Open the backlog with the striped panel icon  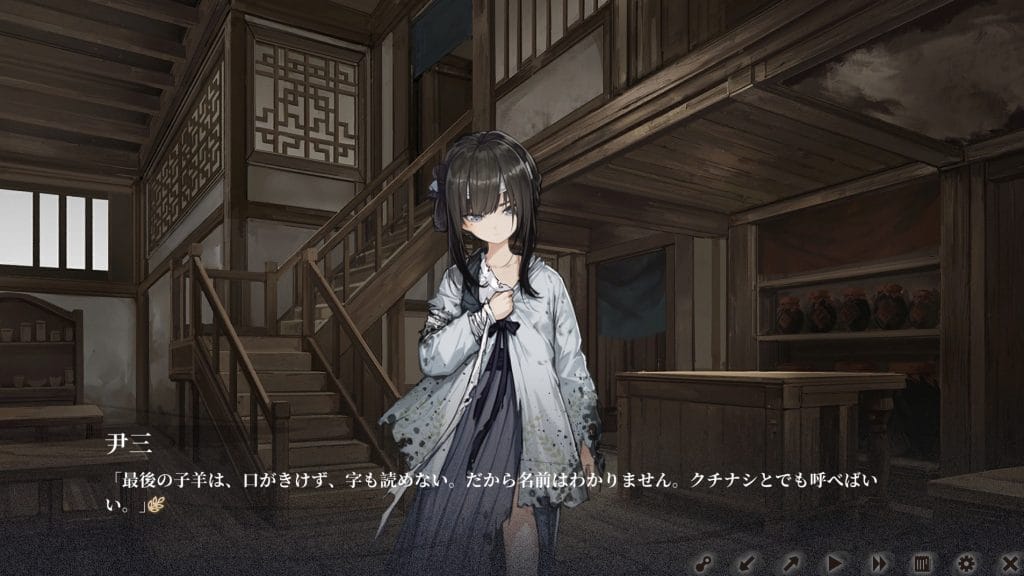click(x=922, y=563)
